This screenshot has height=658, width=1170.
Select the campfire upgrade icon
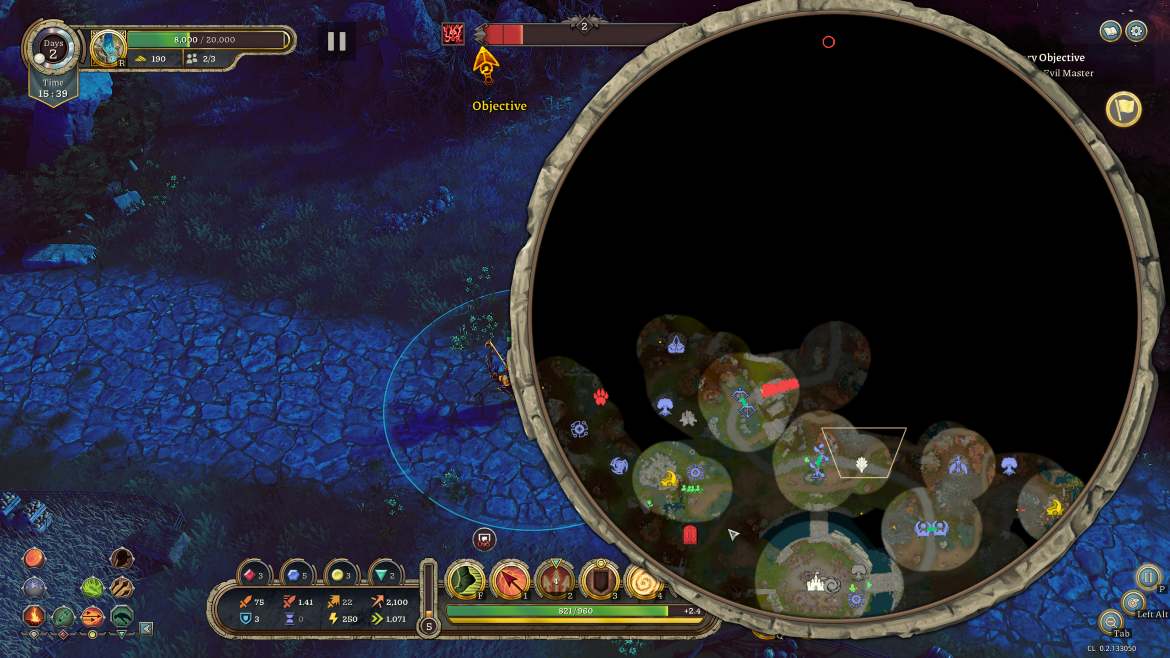pyautogui.click(x=34, y=616)
